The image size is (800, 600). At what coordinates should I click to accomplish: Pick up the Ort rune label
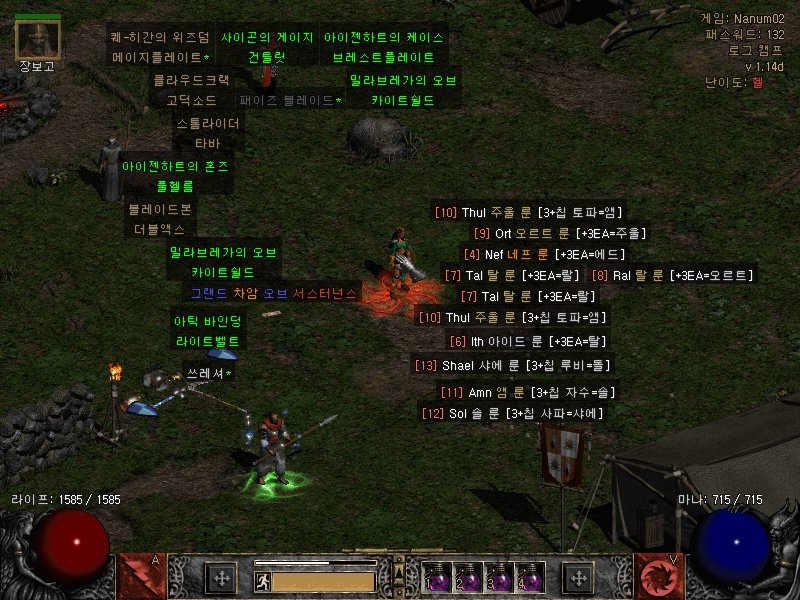click(559, 233)
